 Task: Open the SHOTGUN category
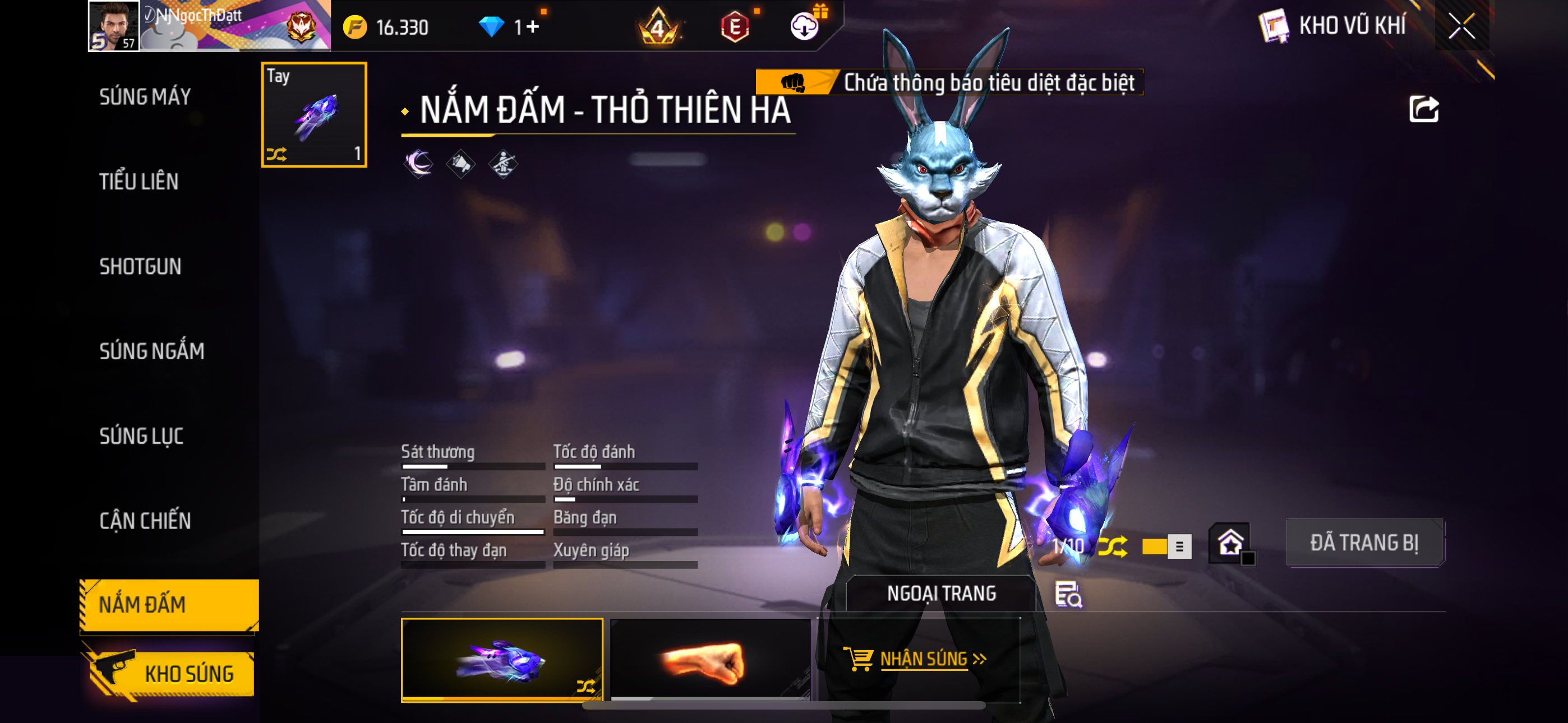(140, 267)
